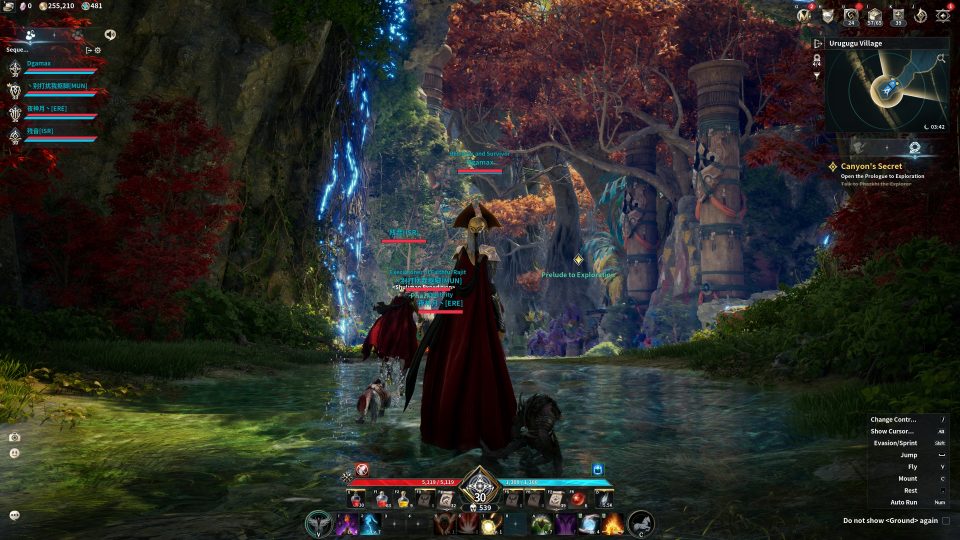
Task: Activate the green burst skill
Action: (x=541, y=523)
